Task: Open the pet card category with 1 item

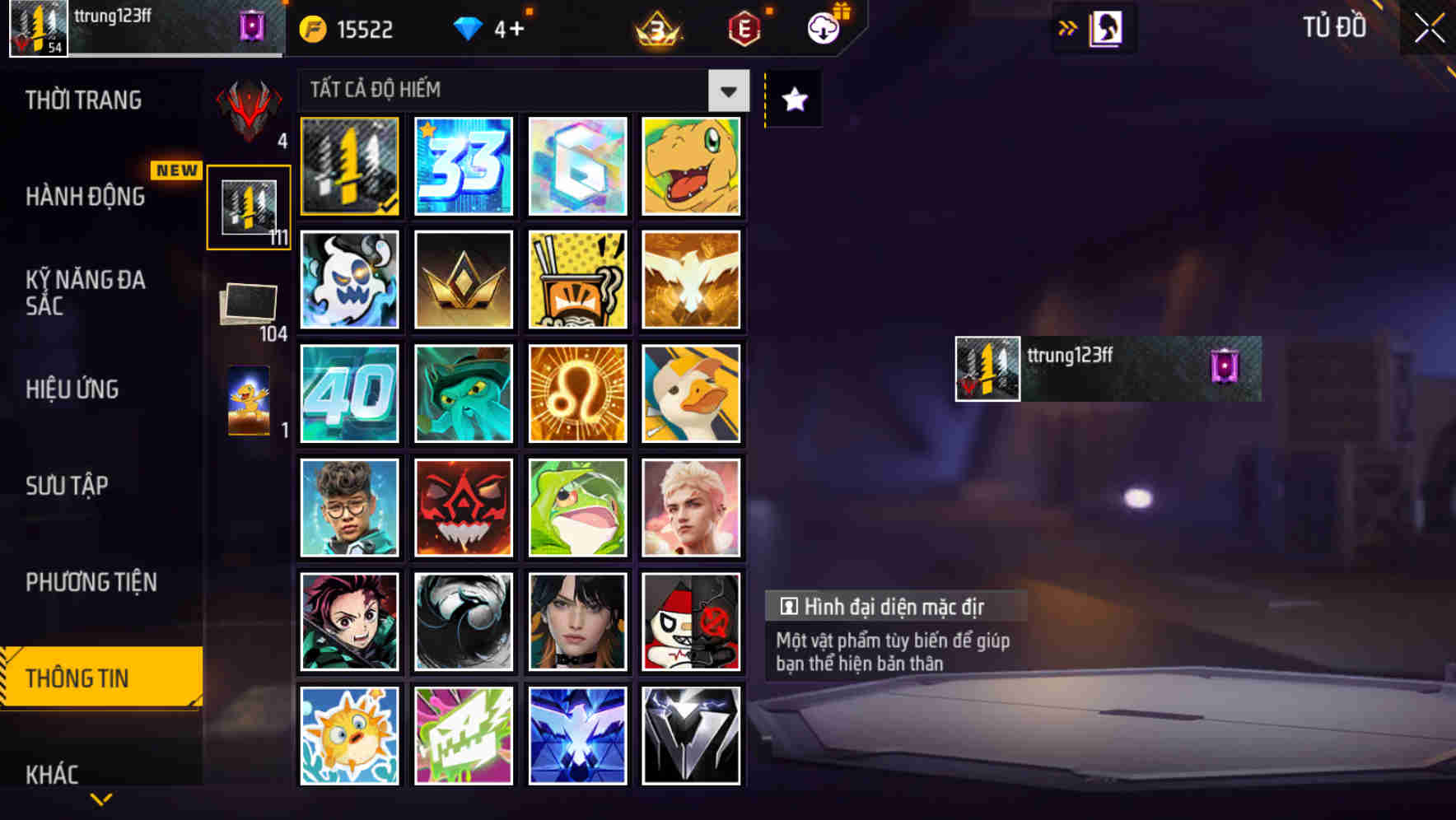Action: [248, 399]
